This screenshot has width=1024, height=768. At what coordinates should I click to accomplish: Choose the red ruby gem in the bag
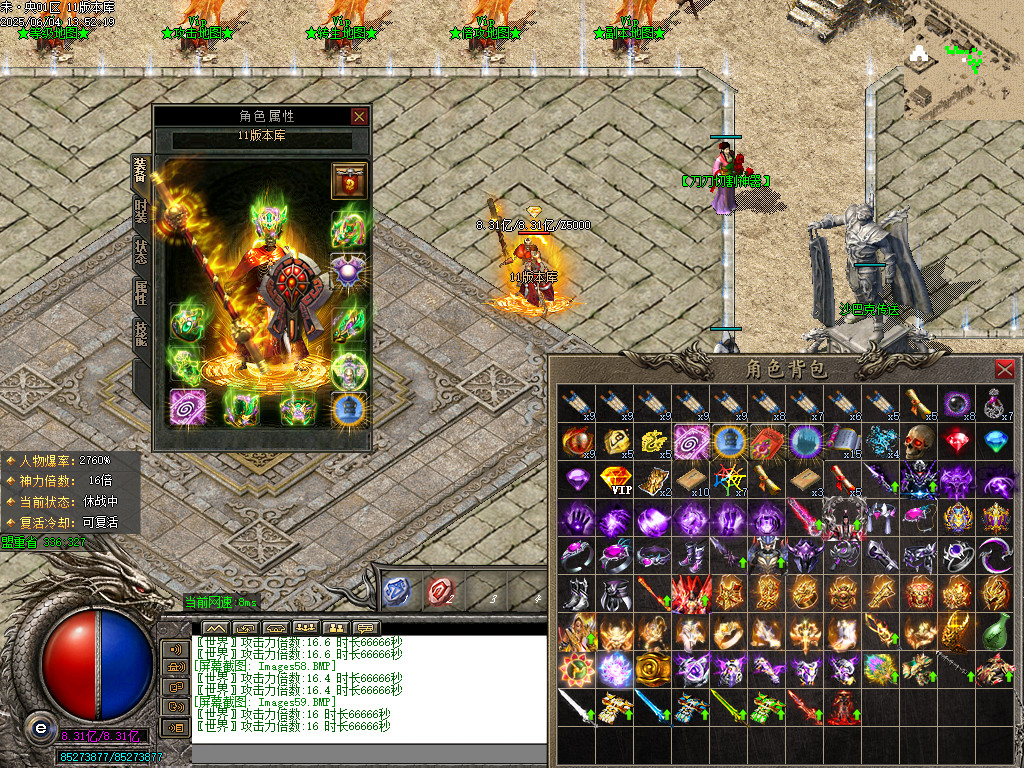pyautogui.click(x=957, y=441)
